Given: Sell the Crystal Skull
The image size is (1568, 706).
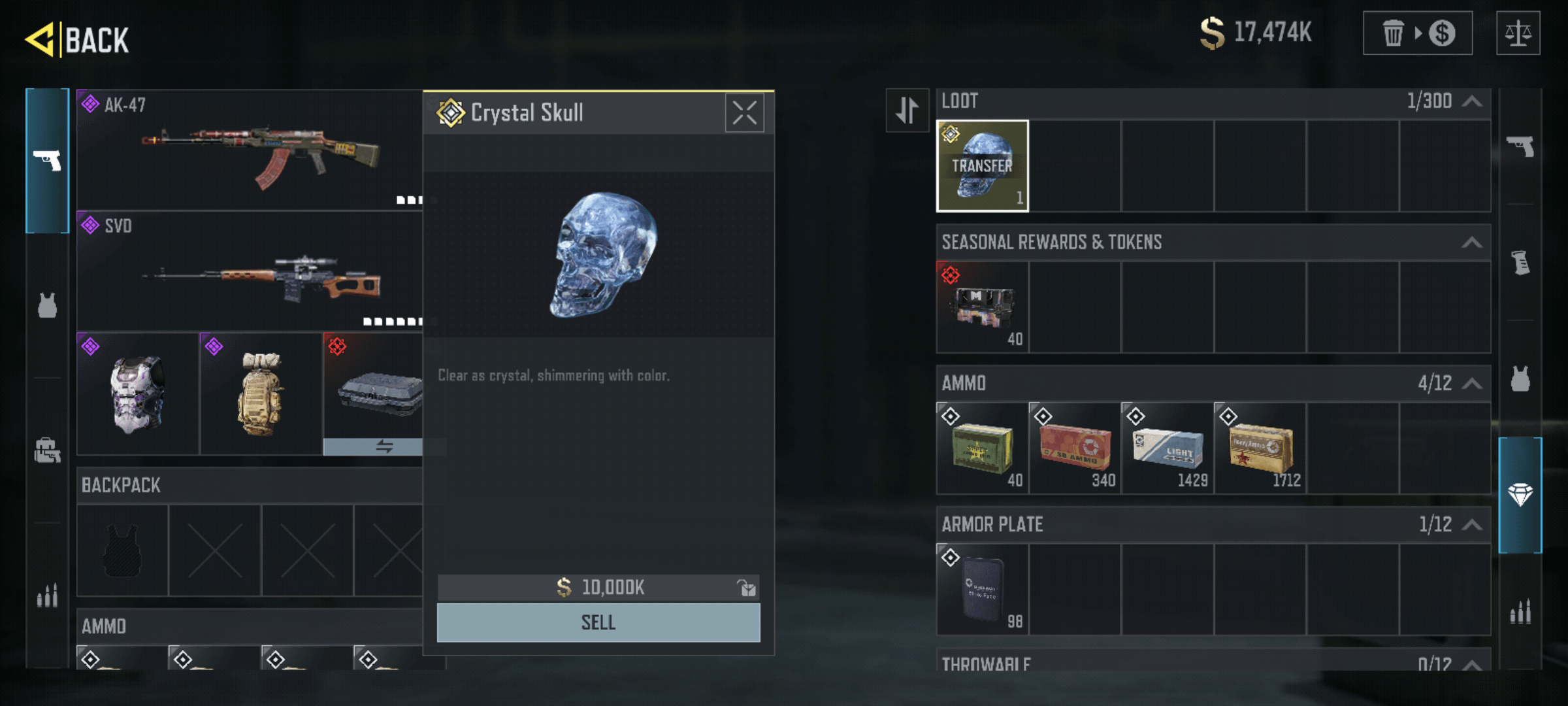Looking at the screenshot, I should click(x=598, y=622).
